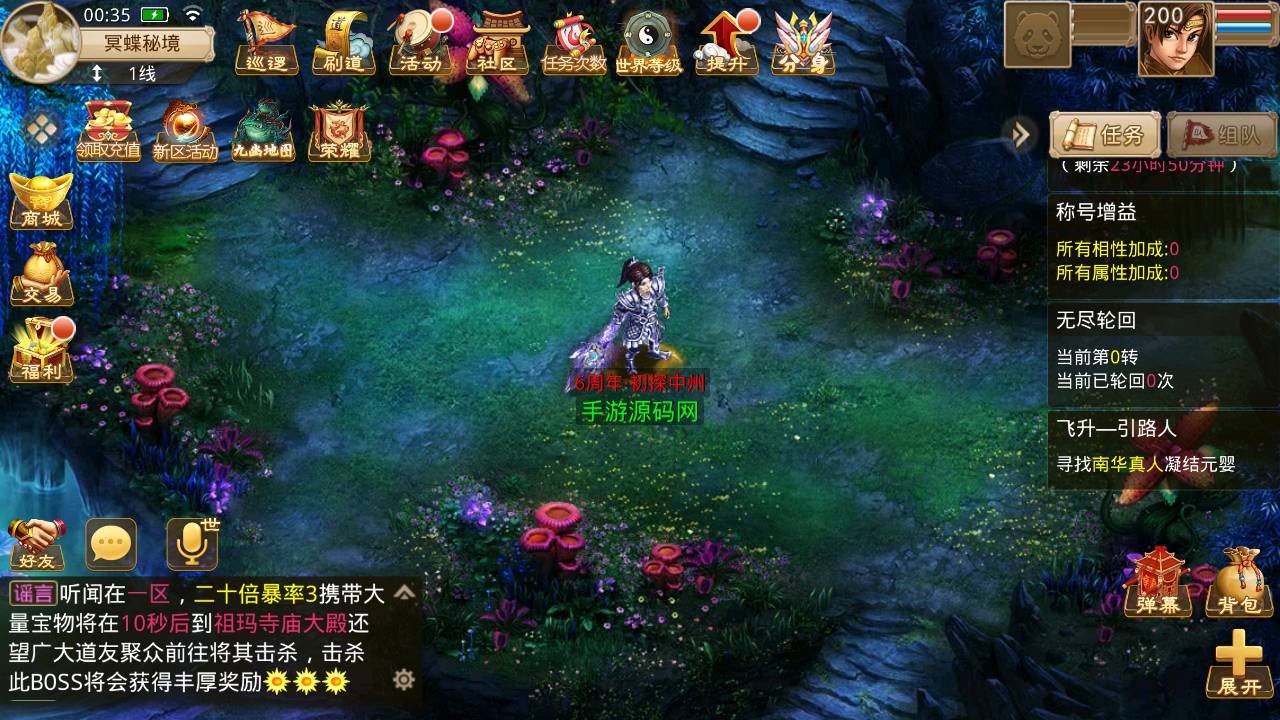Viewport: 1280px width, 720px height.
Task: Open the 交易 trade pouch
Action: (x=42, y=273)
